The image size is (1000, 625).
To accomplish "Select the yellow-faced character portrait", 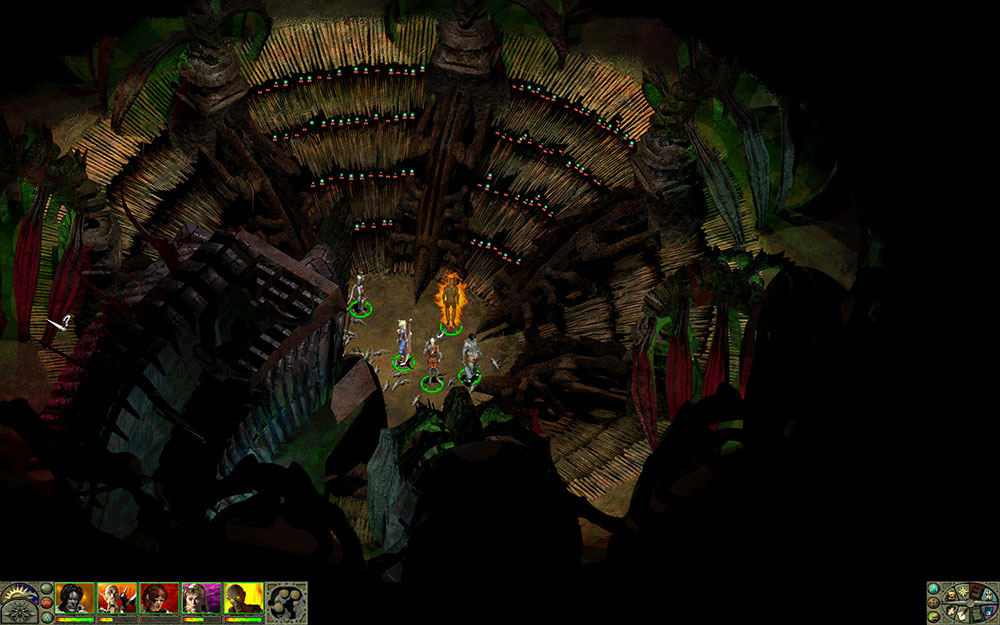I will (x=243, y=598).
